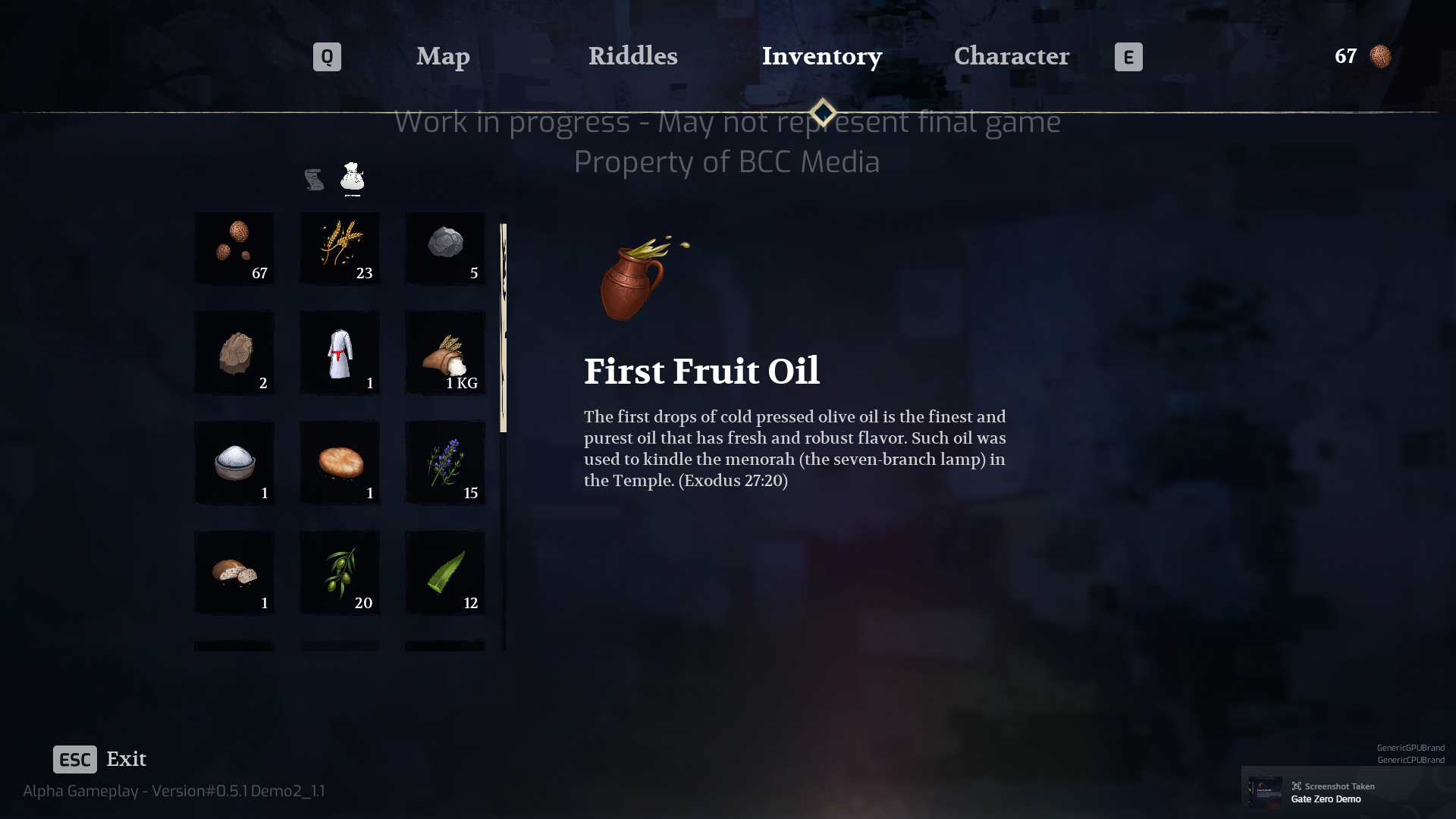1456x819 pixels.
Task: Select the Inventory tab
Action: pos(821,56)
